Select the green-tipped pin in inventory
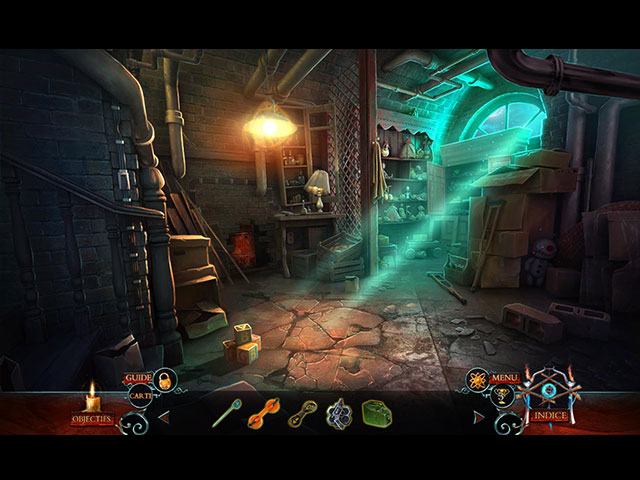This screenshot has height=480, width=640. (226, 413)
